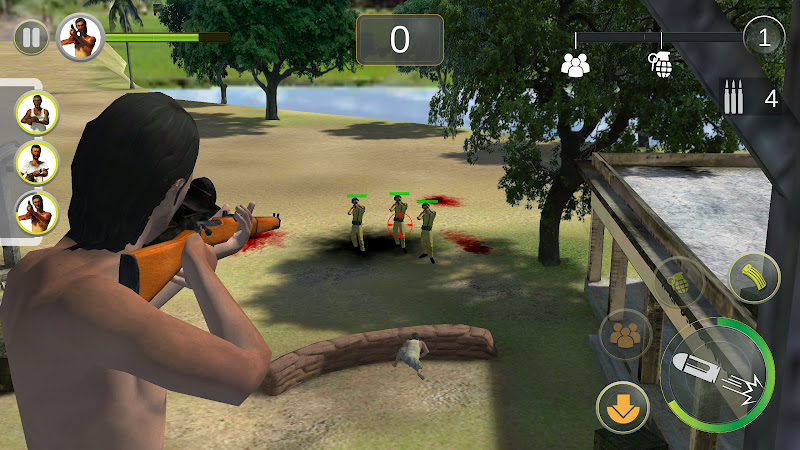The image size is (800, 450).
Task: Switch to the shirtless squad member aiming a pistol
Action: (38, 211)
